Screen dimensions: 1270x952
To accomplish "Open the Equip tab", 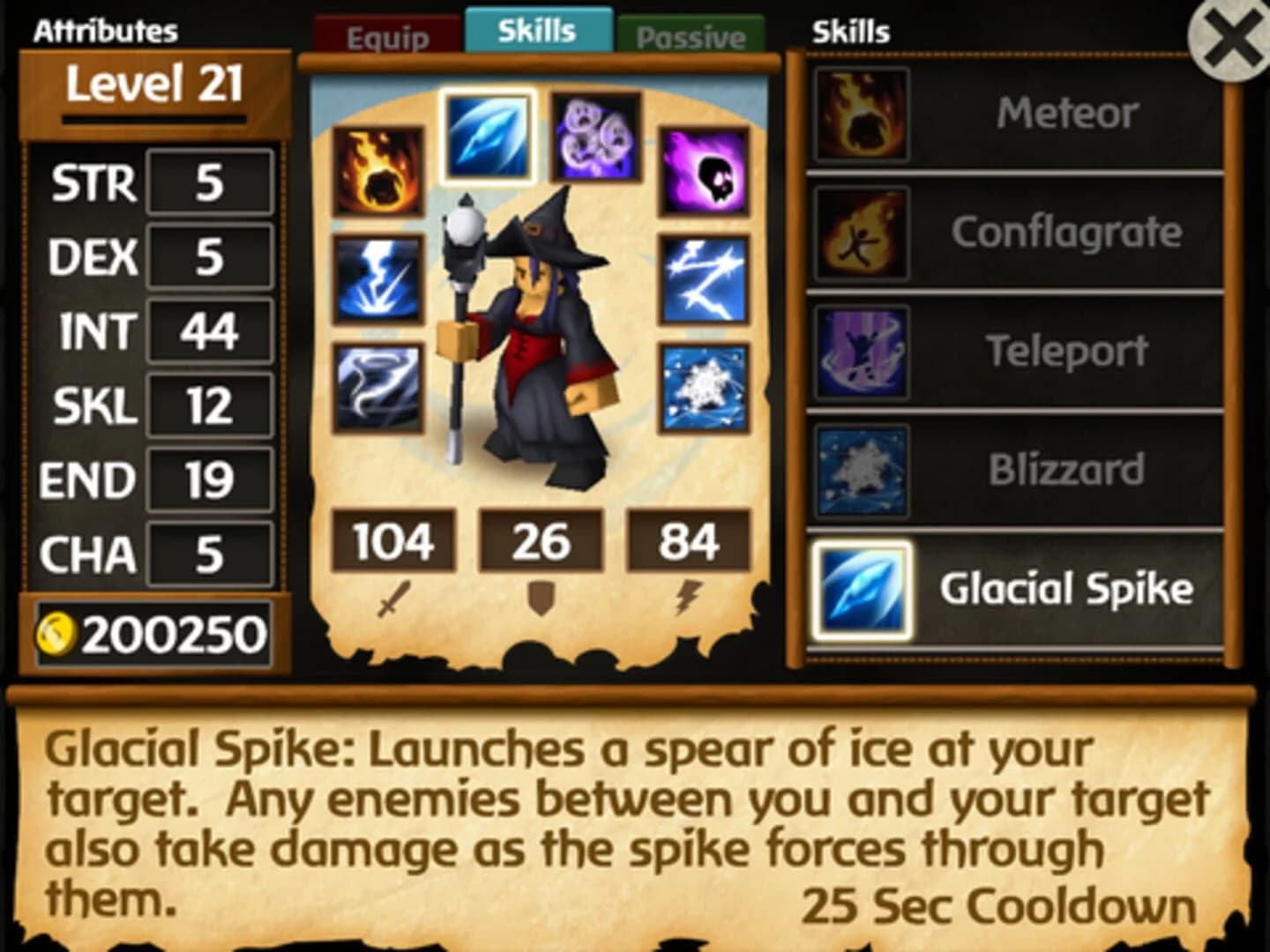I will [x=386, y=35].
